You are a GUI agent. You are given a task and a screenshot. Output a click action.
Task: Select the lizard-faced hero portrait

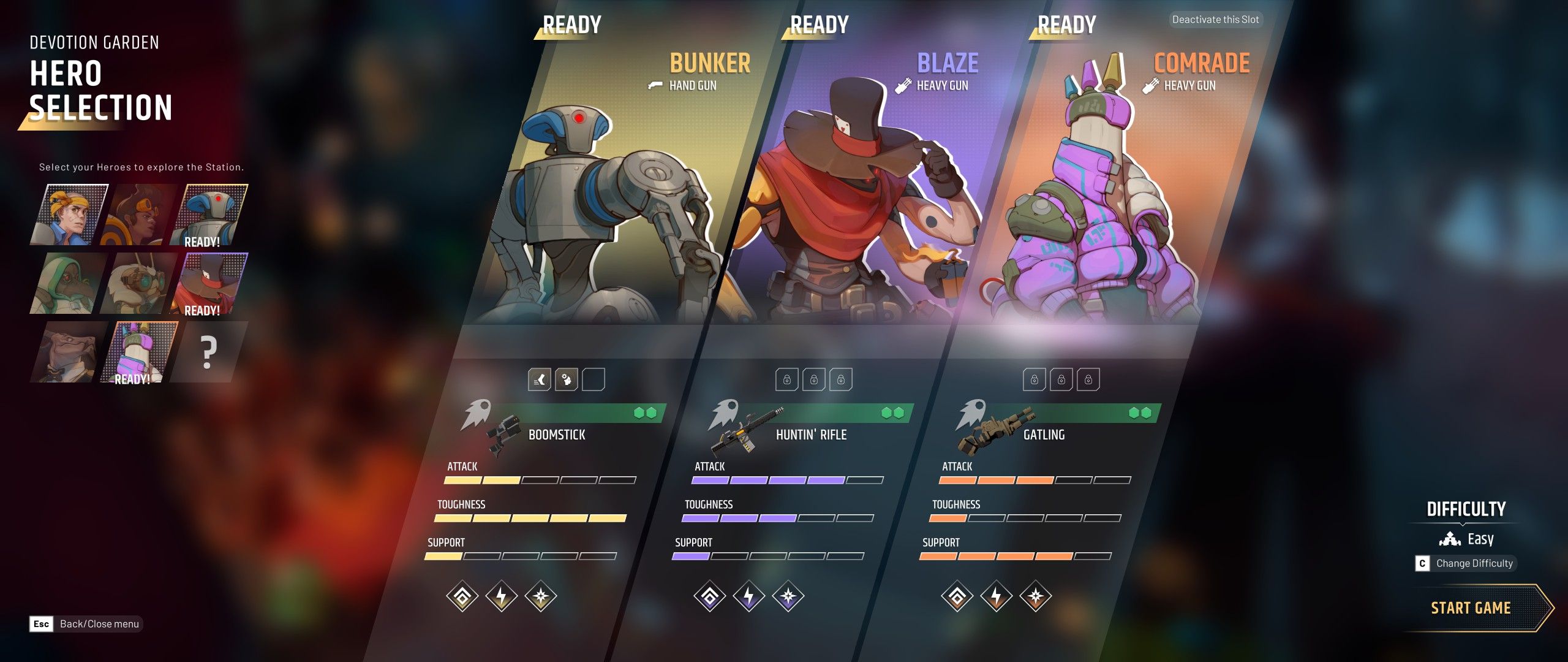coord(69,352)
